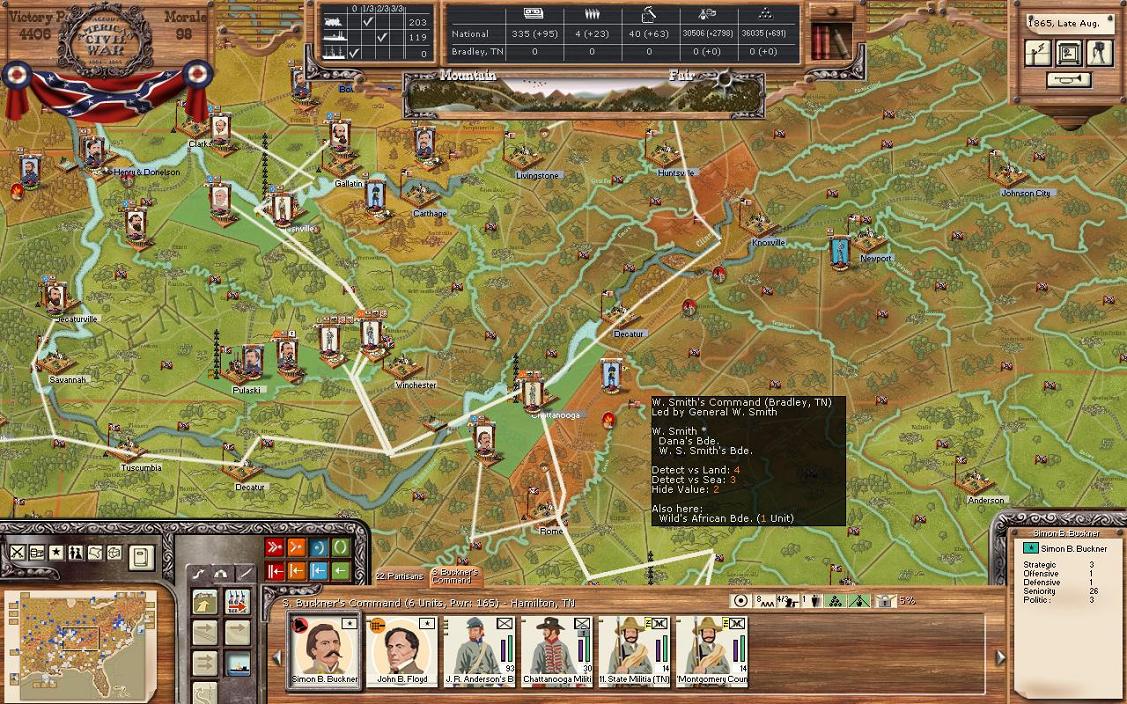This screenshot has height=704, width=1127.
Task: Open the book icon button
Action: click(141, 556)
